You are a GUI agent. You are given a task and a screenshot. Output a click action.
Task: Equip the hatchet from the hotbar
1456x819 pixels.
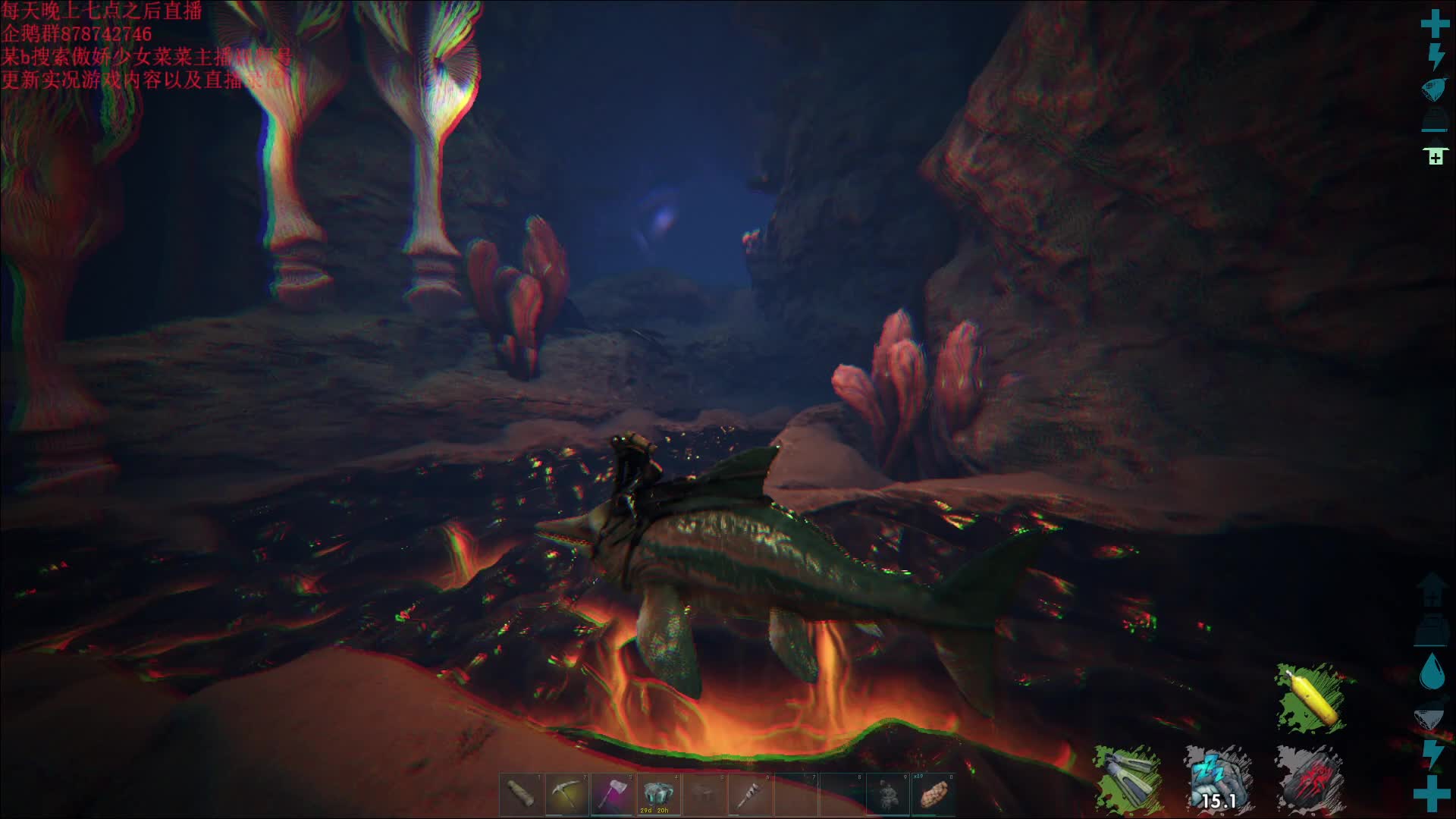pos(612,794)
